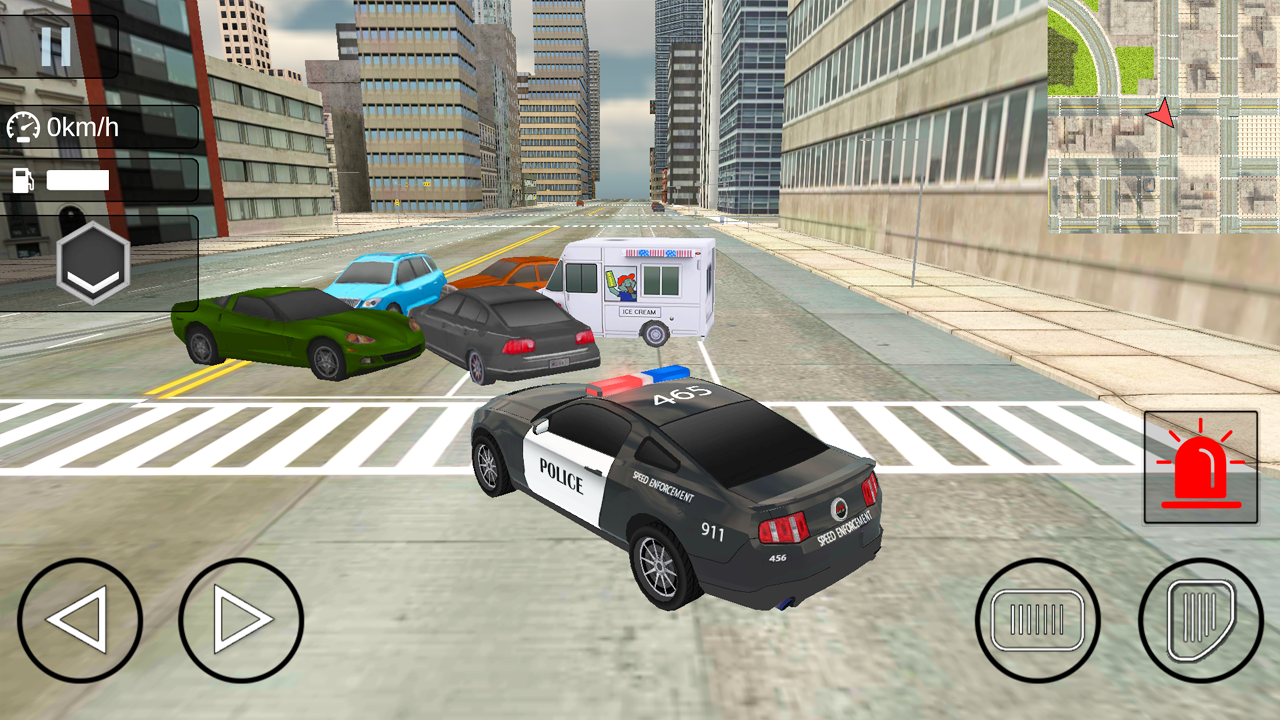Viewport: 1280px width, 720px height.
Task: Tap the white fuel level bar
Action: 80,179
